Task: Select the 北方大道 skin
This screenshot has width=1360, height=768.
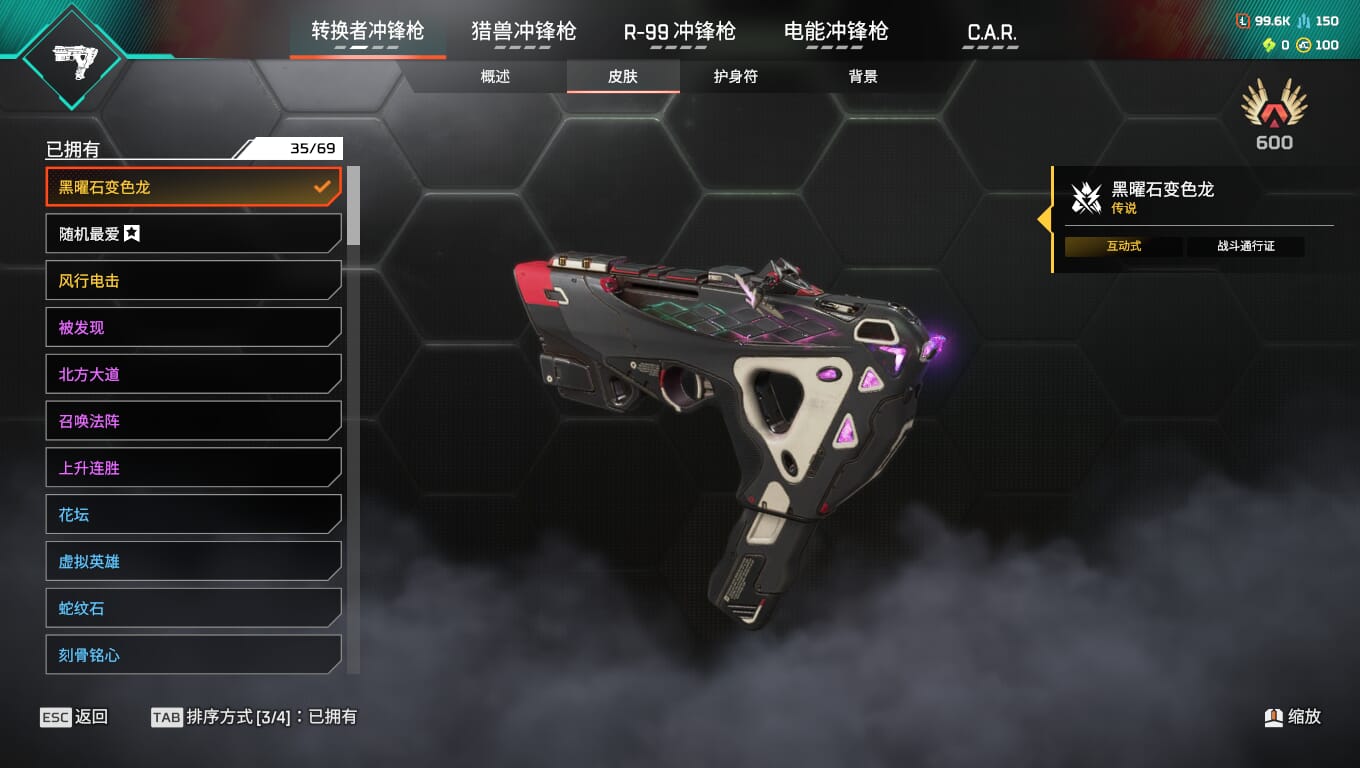Action: (x=193, y=374)
